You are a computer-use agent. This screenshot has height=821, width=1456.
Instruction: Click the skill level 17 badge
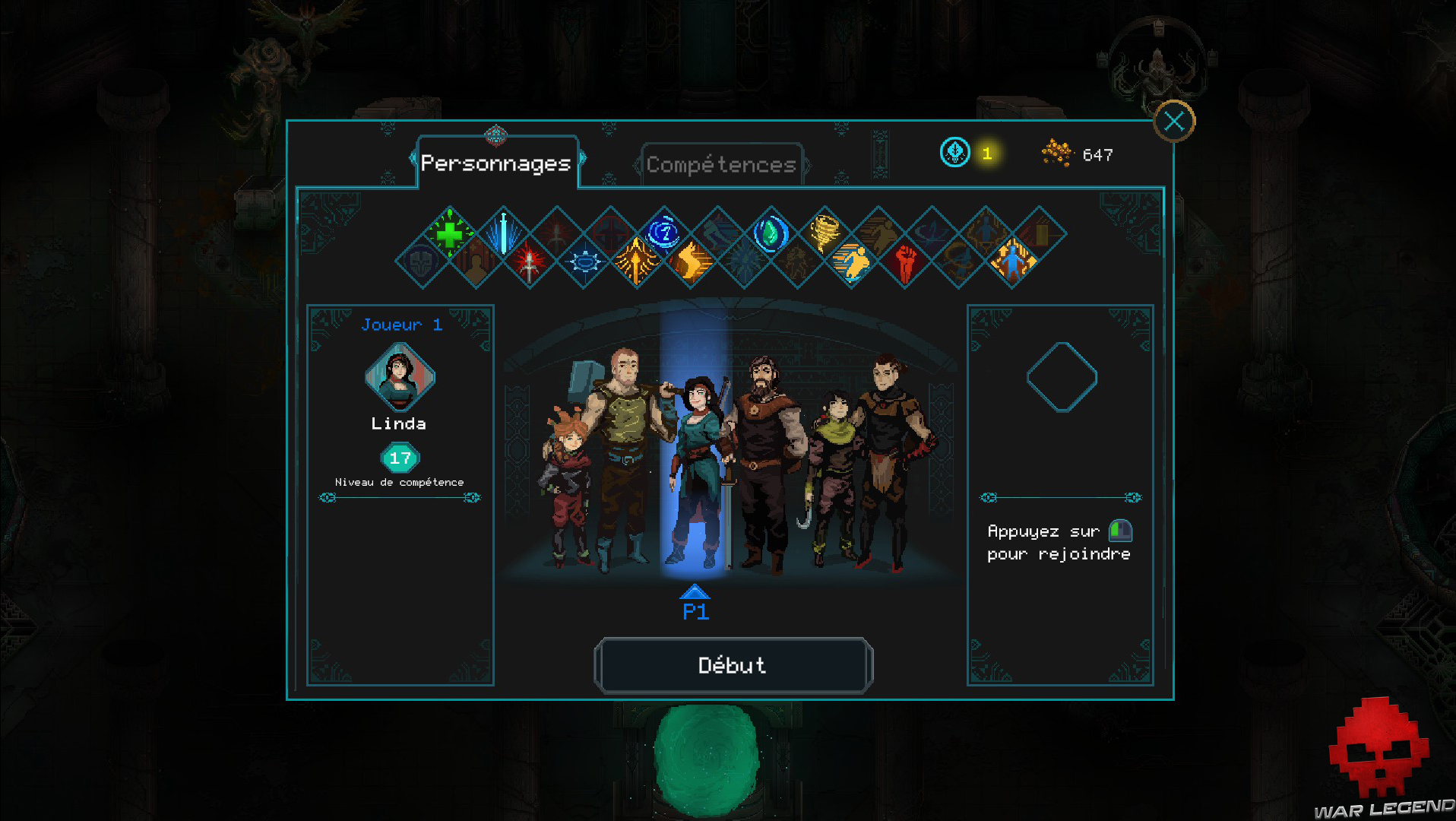pyautogui.click(x=399, y=458)
